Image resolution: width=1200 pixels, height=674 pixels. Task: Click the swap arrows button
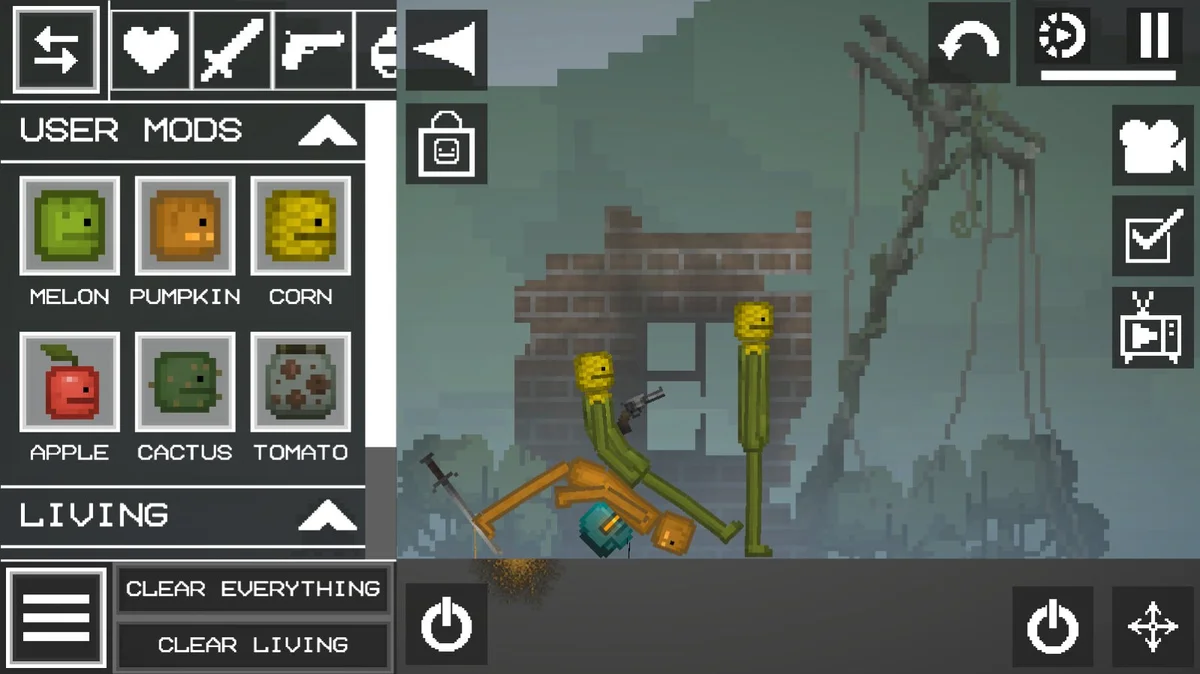[x=56, y=48]
